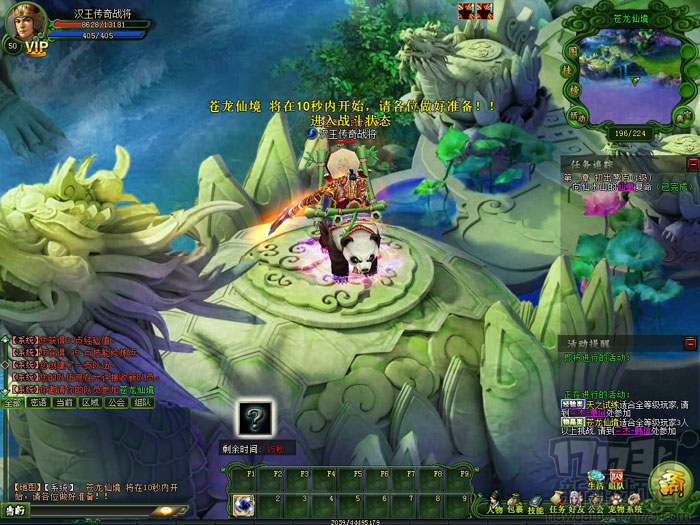The height and width of the screenshot is (525, 700).
Task: Collapse the 任务追踪 quest tracker panel
Action: pos(692,163)
